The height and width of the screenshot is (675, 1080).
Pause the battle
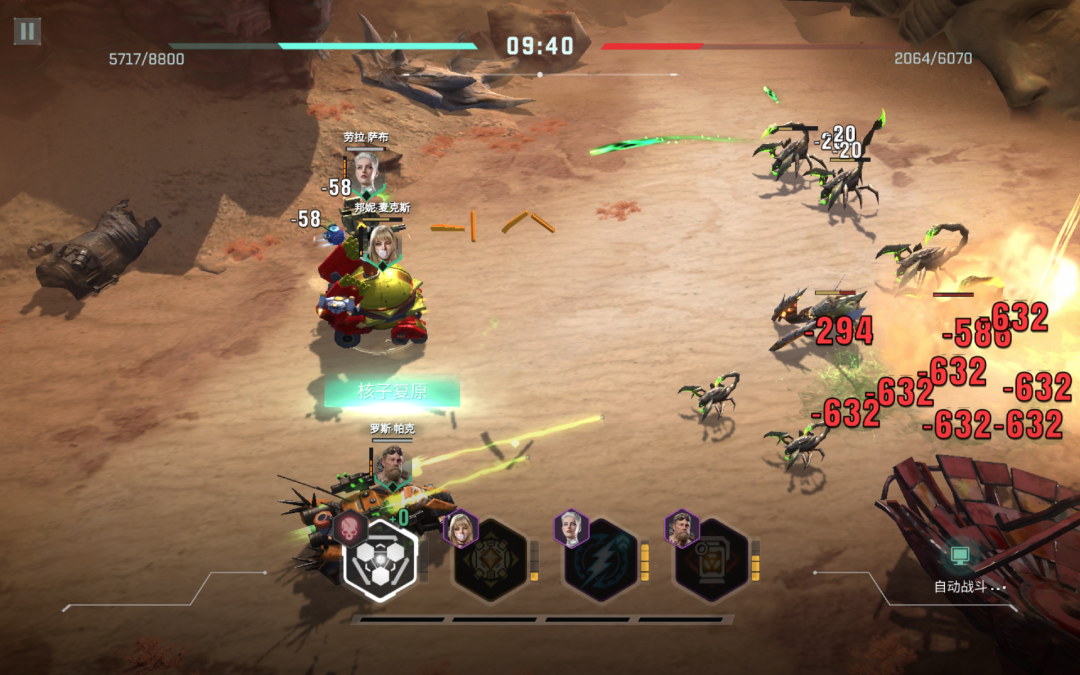tap(27, 31)
